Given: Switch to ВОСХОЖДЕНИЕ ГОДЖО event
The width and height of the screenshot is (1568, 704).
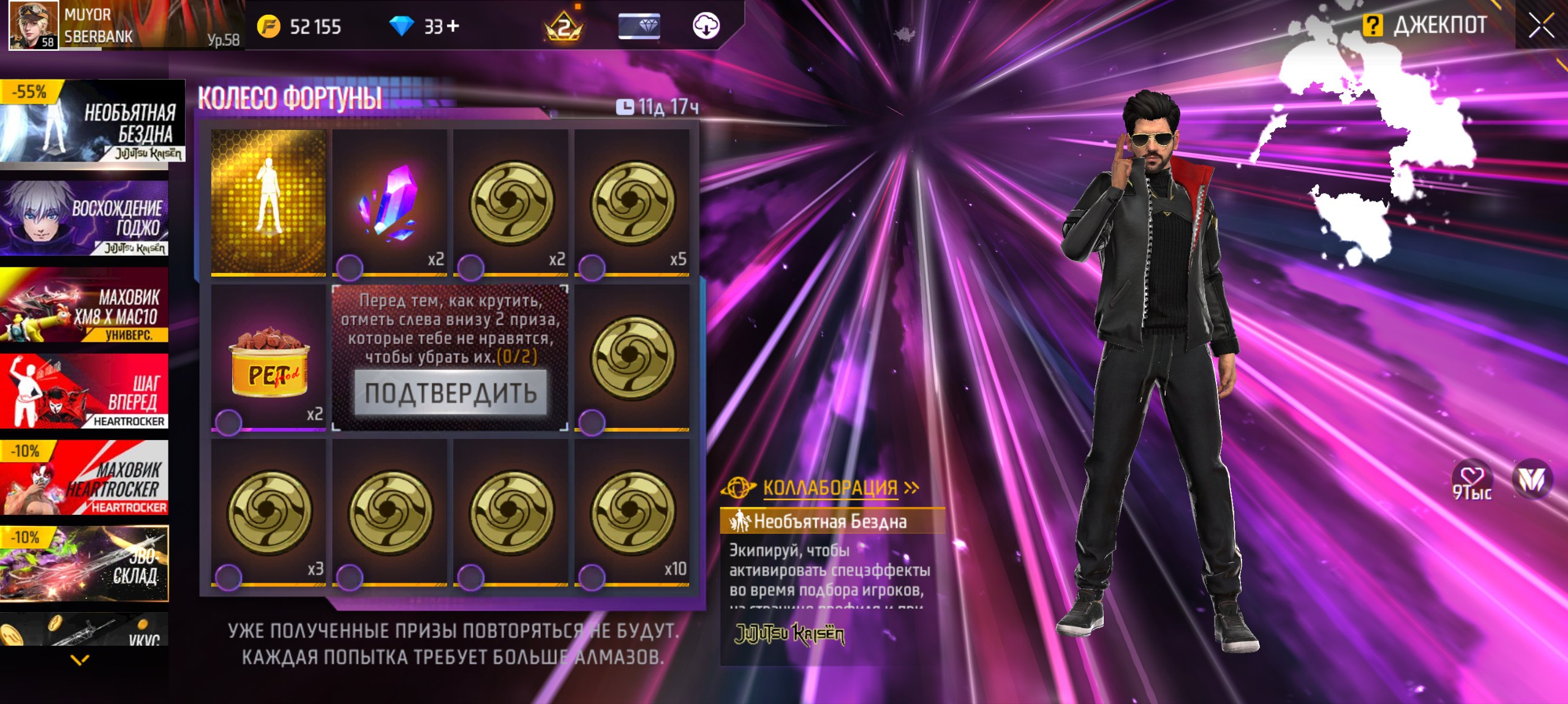Looking at the screenshot, I should pos(85,218).
